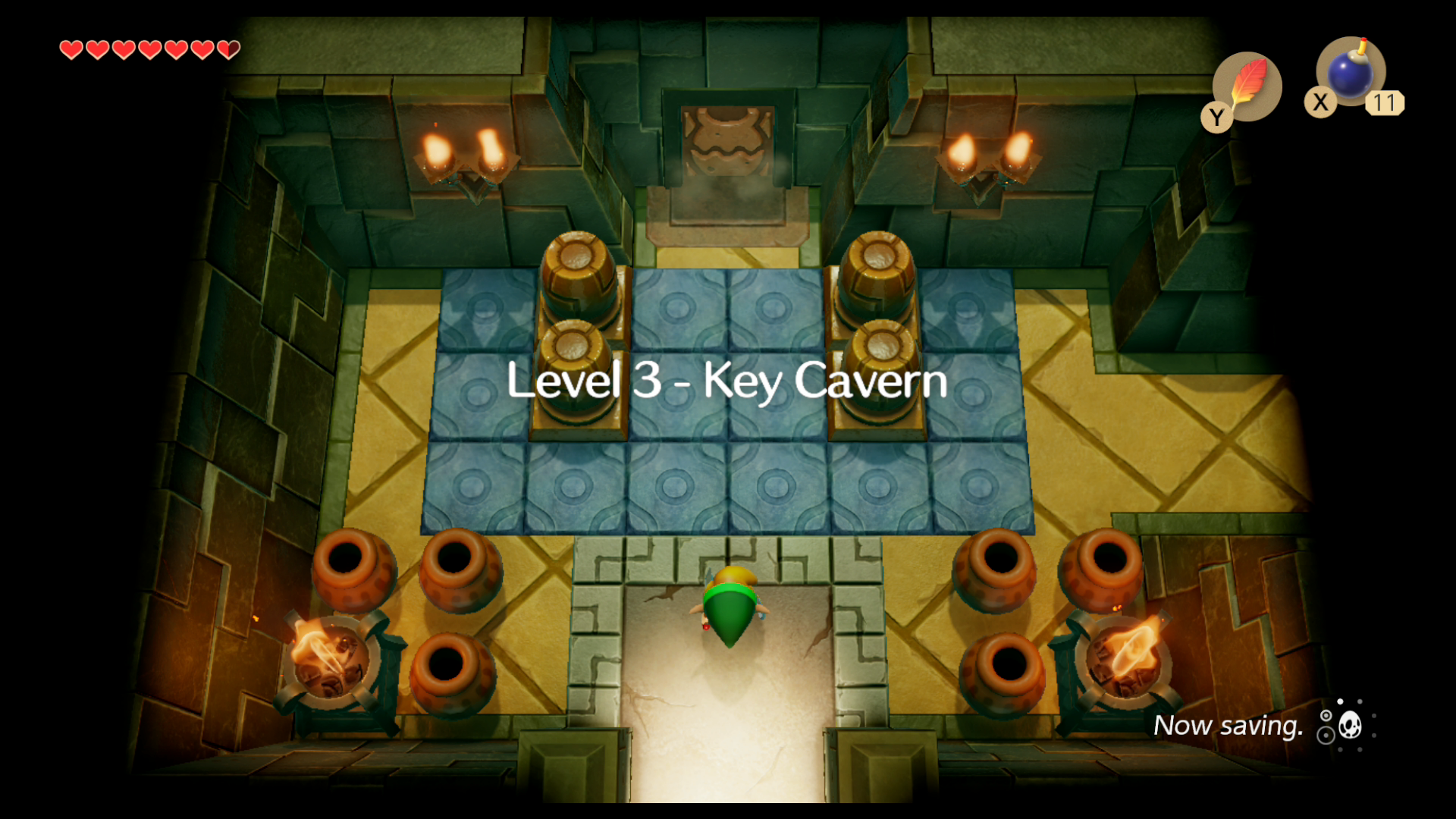The height and width of the screenshot is (819, 1456).
Task: Click the Level 3 - Key Cavern title
Action: [726, 381]
